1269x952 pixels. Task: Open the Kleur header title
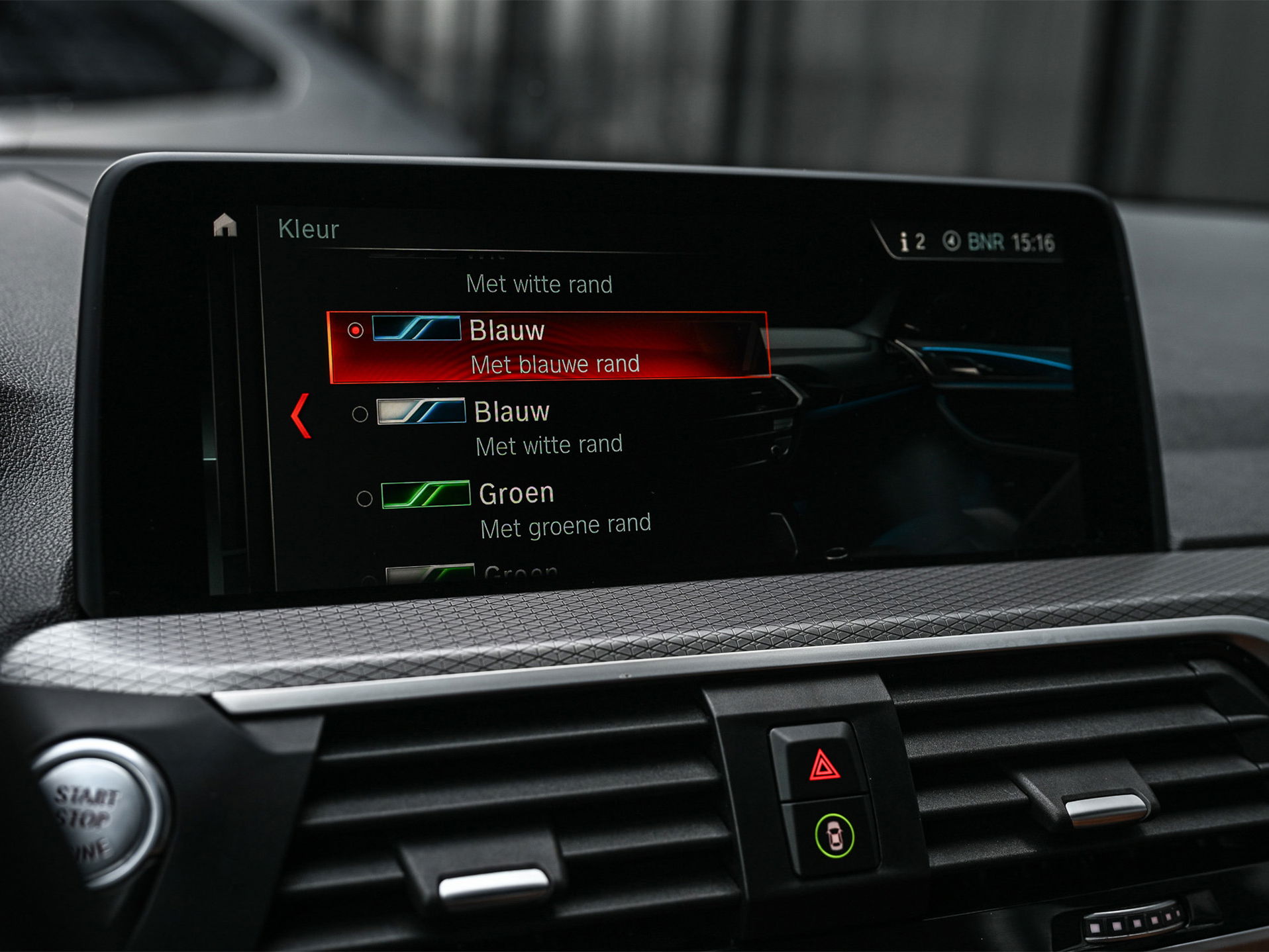click(309, 230)
